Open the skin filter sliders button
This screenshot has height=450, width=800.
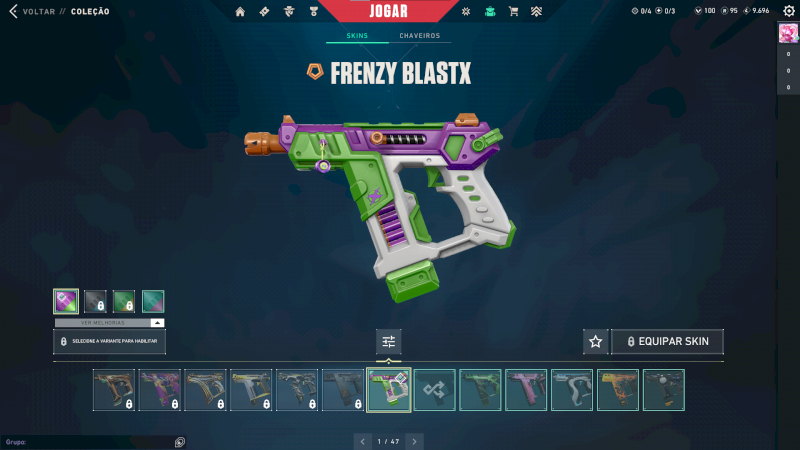click(x=389, y=342)
